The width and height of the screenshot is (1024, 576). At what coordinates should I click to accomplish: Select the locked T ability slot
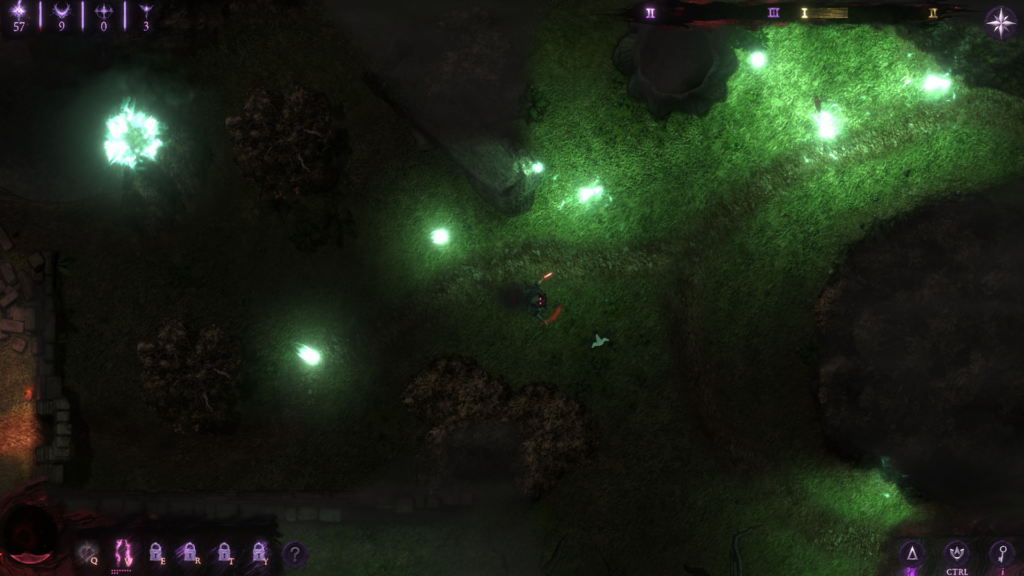[x=225, y=553]
